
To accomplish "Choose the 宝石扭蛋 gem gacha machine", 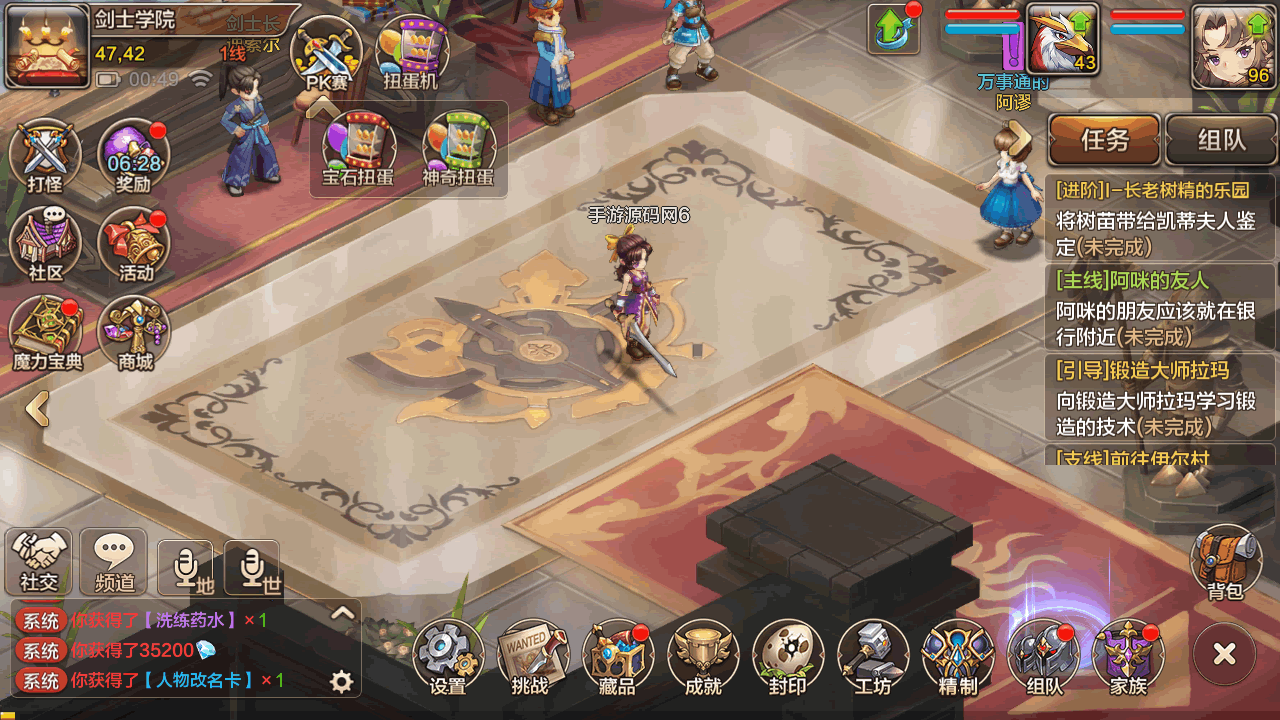I will pyautogui.click(x=358, y=150).
